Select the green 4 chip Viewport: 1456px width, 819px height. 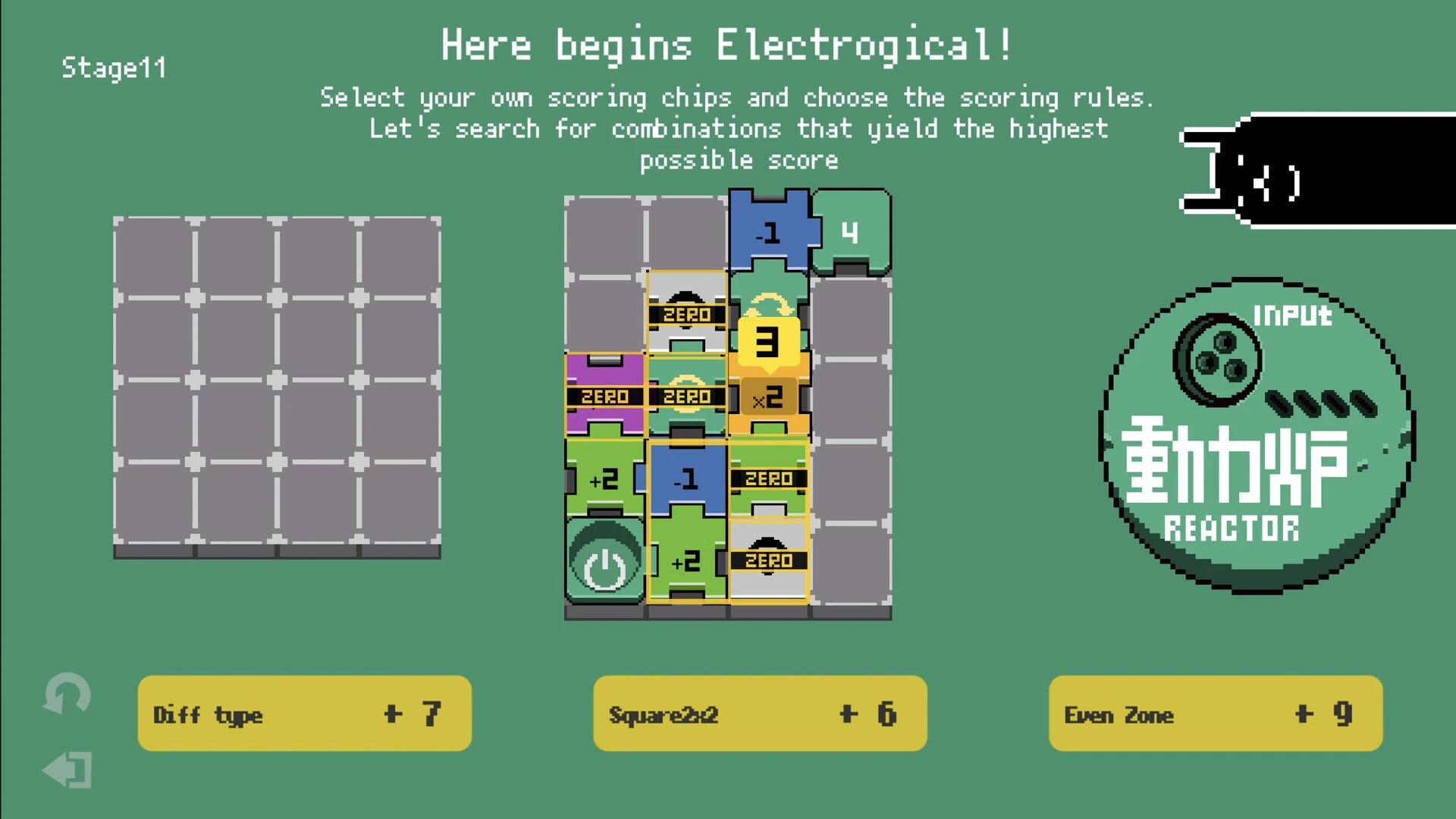[849, 233]
